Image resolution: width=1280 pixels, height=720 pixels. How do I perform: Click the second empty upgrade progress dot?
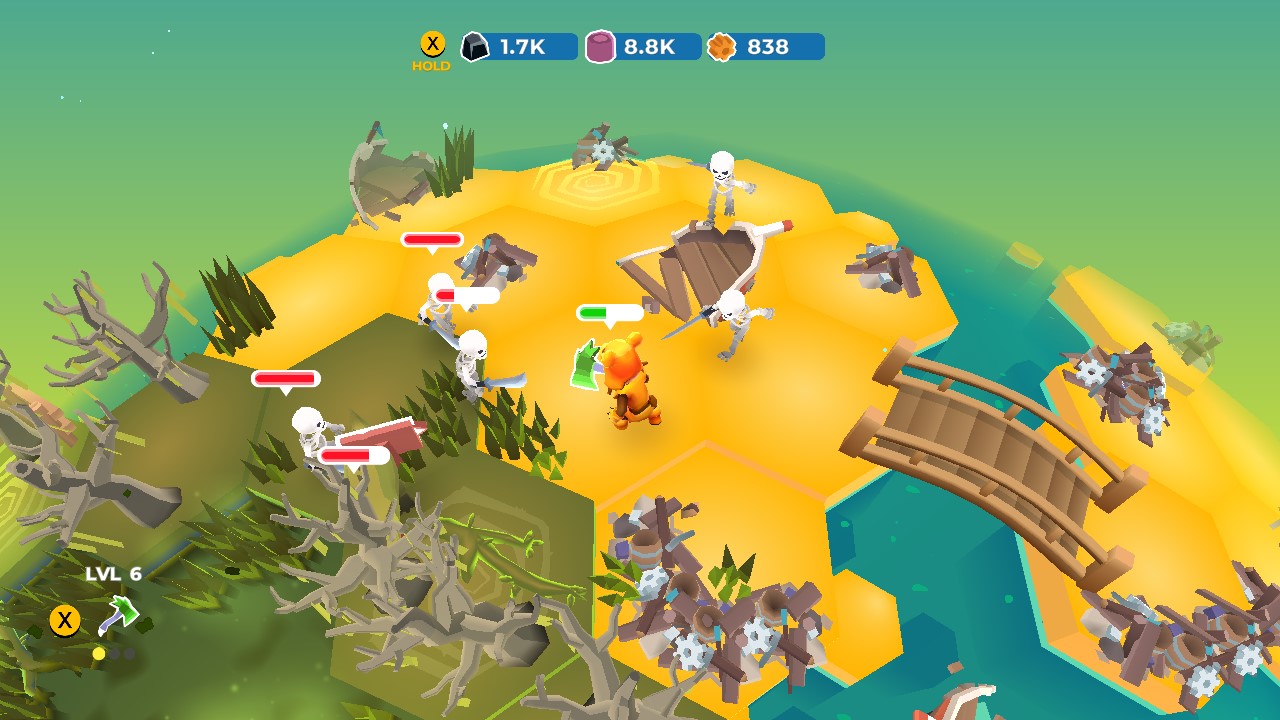point(129,653)
